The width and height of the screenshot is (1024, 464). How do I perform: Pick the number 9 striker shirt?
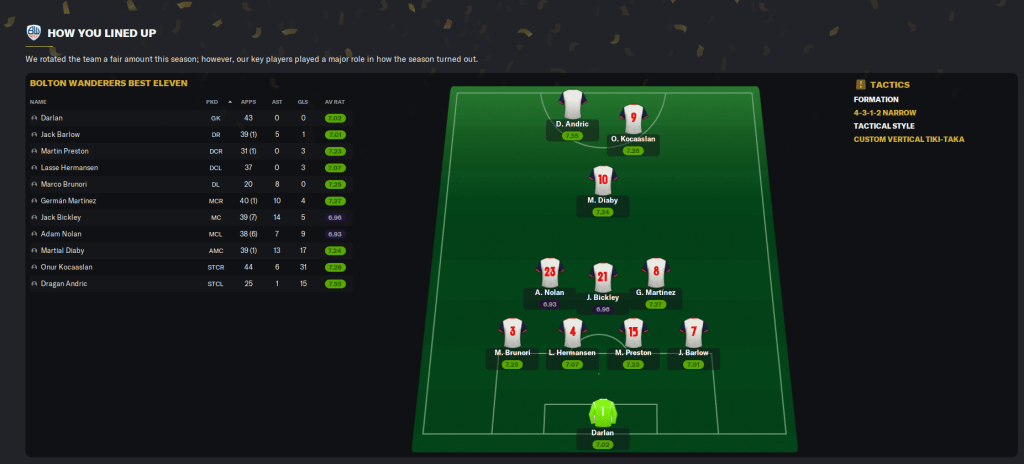coord(632,119)
